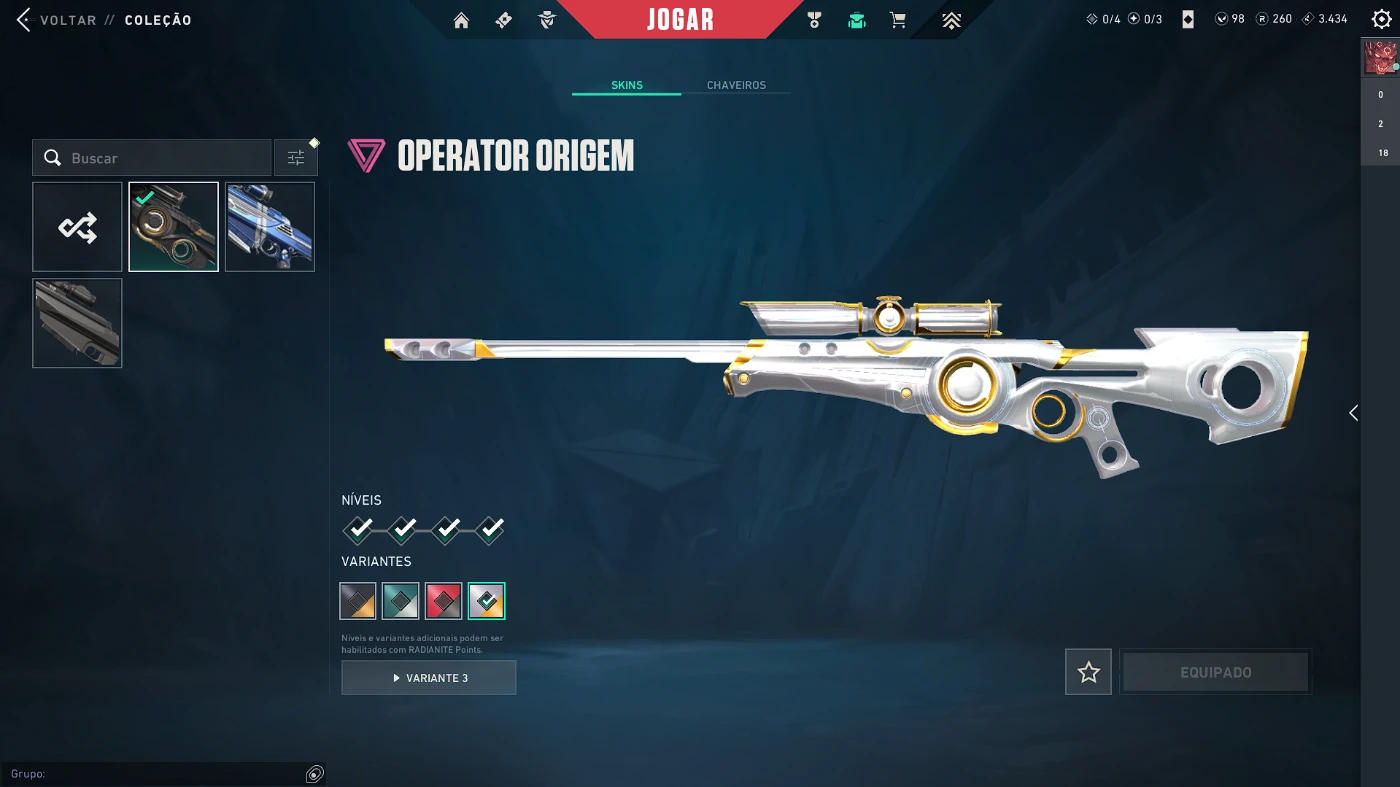Click the red JOGAR button

click(x=680, y=20)
